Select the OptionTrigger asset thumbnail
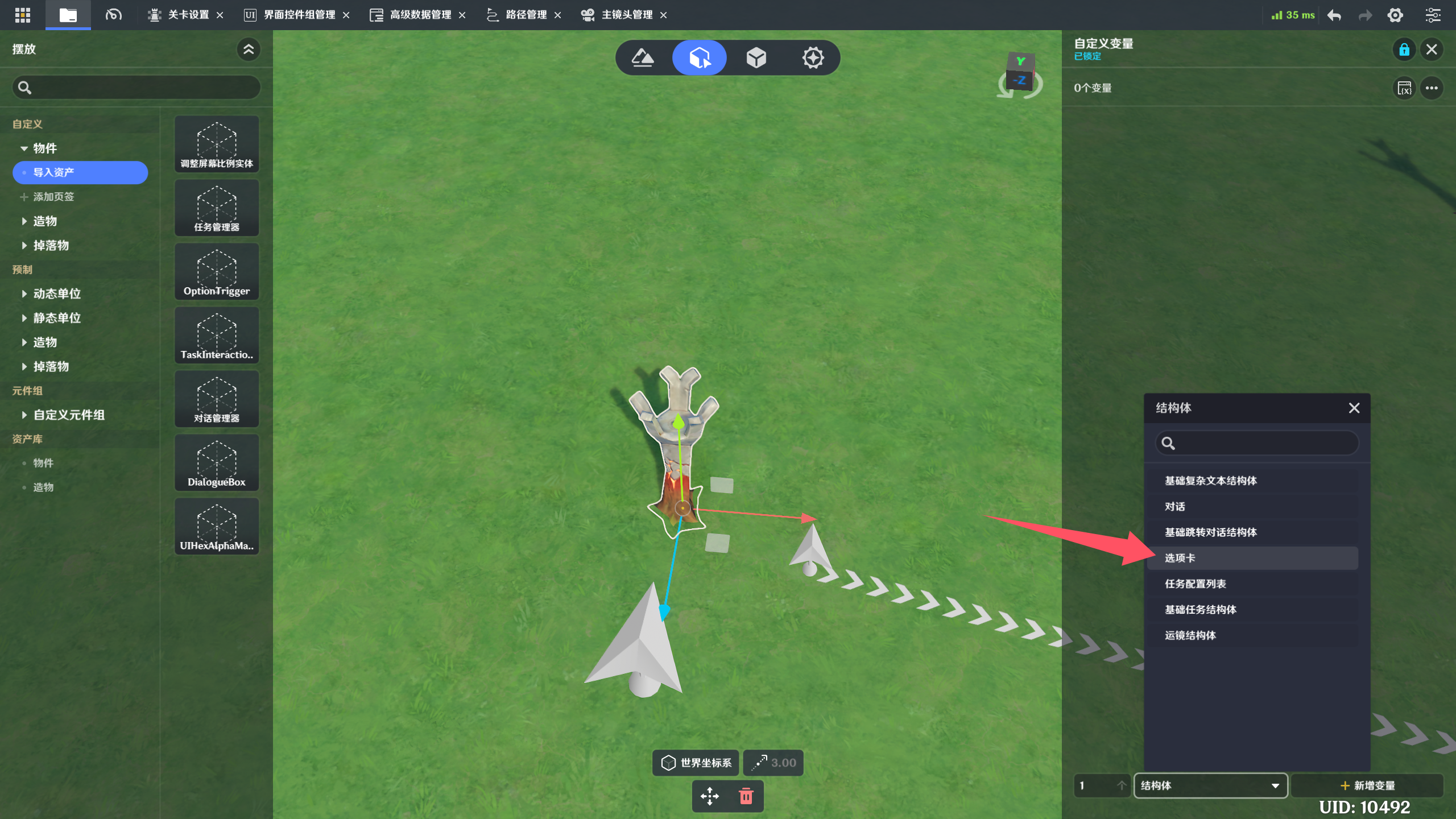 point(217,272)
